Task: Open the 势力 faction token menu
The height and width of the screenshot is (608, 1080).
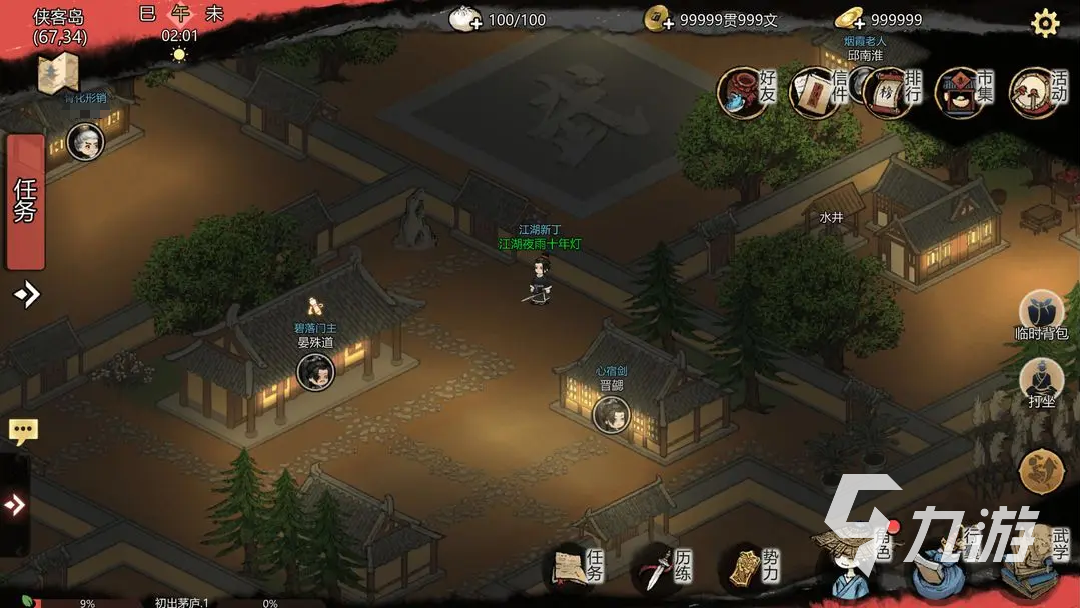Action: (752, 568)
